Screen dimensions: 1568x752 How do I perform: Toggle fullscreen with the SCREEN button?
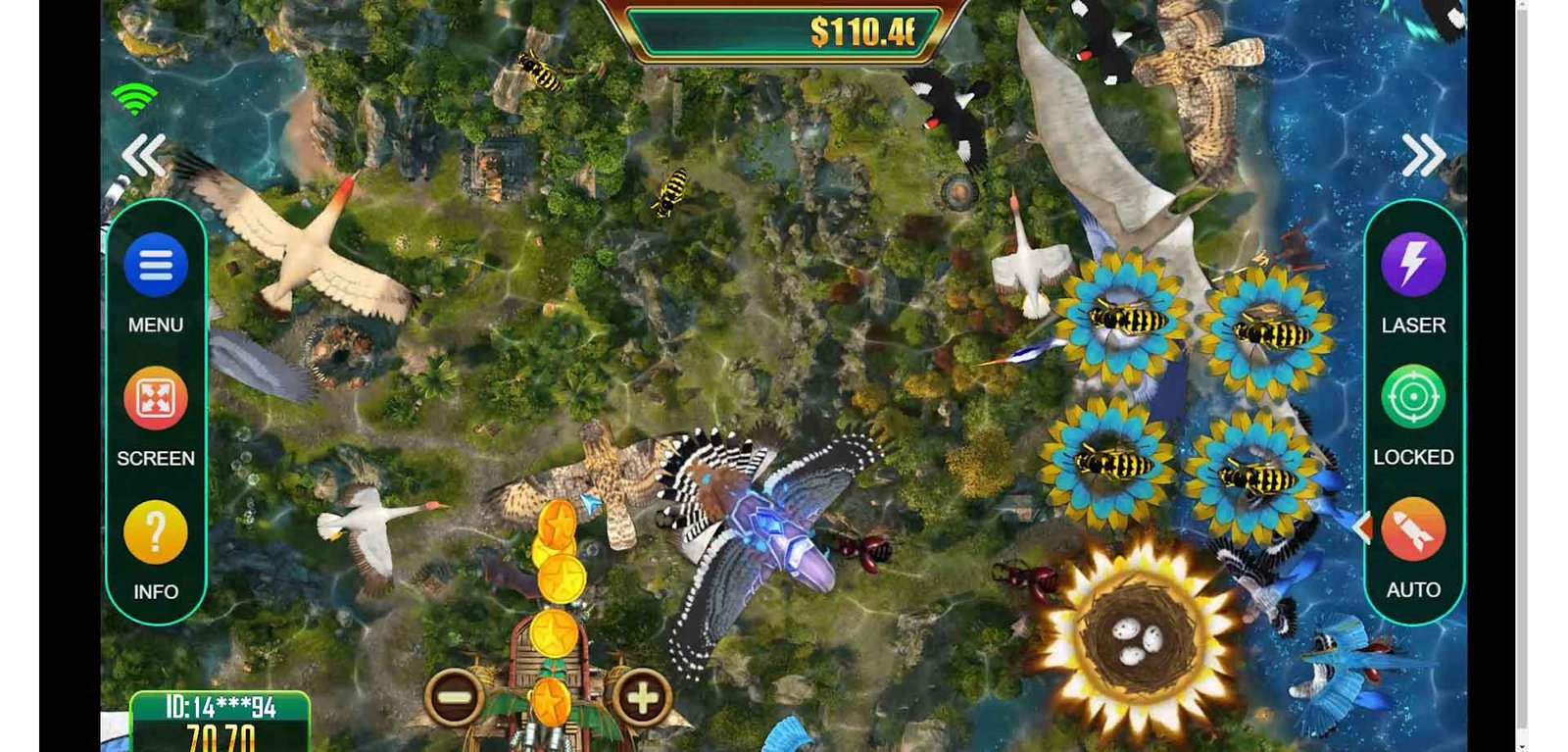(x=156, y=398)
